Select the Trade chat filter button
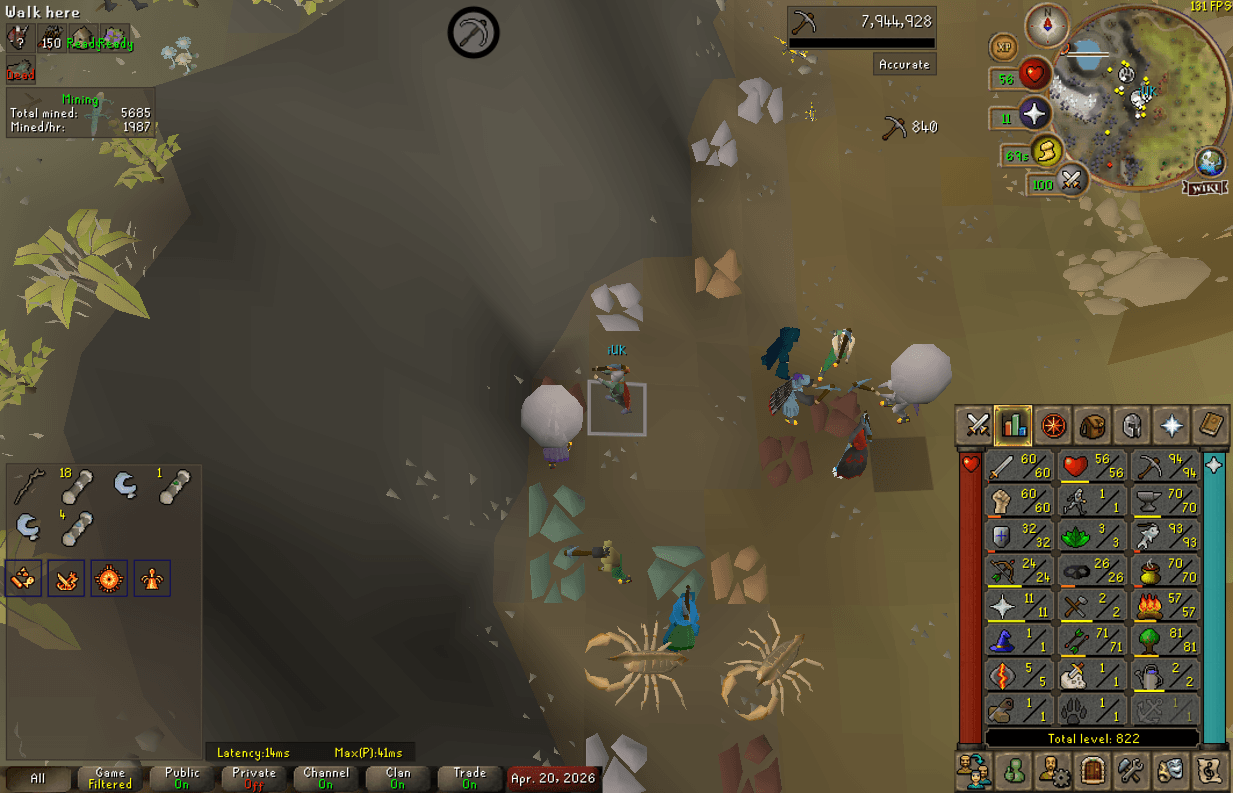Viewport: 1233px width, 793px height. coord(469,778)
